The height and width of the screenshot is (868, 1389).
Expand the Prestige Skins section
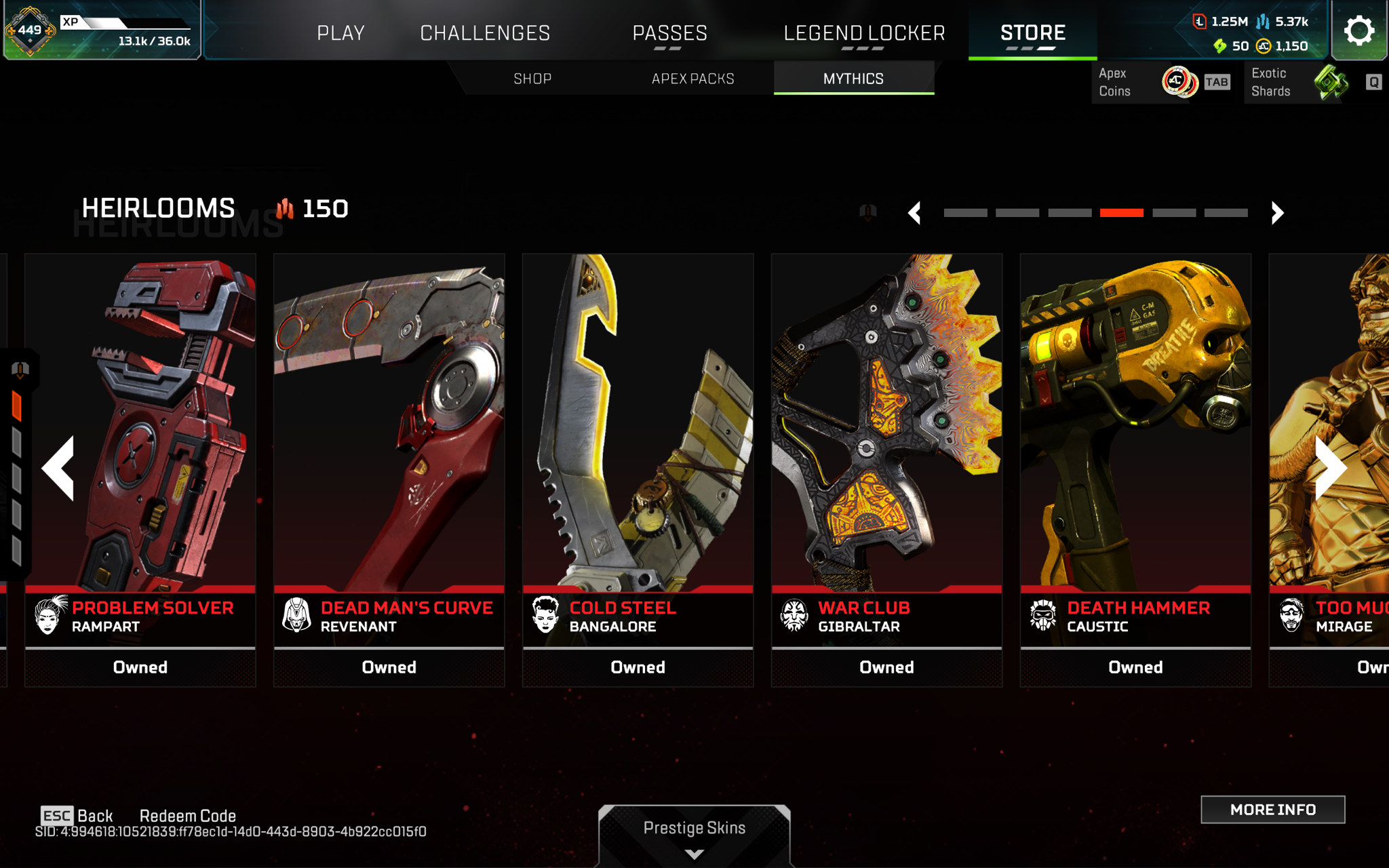694,834
